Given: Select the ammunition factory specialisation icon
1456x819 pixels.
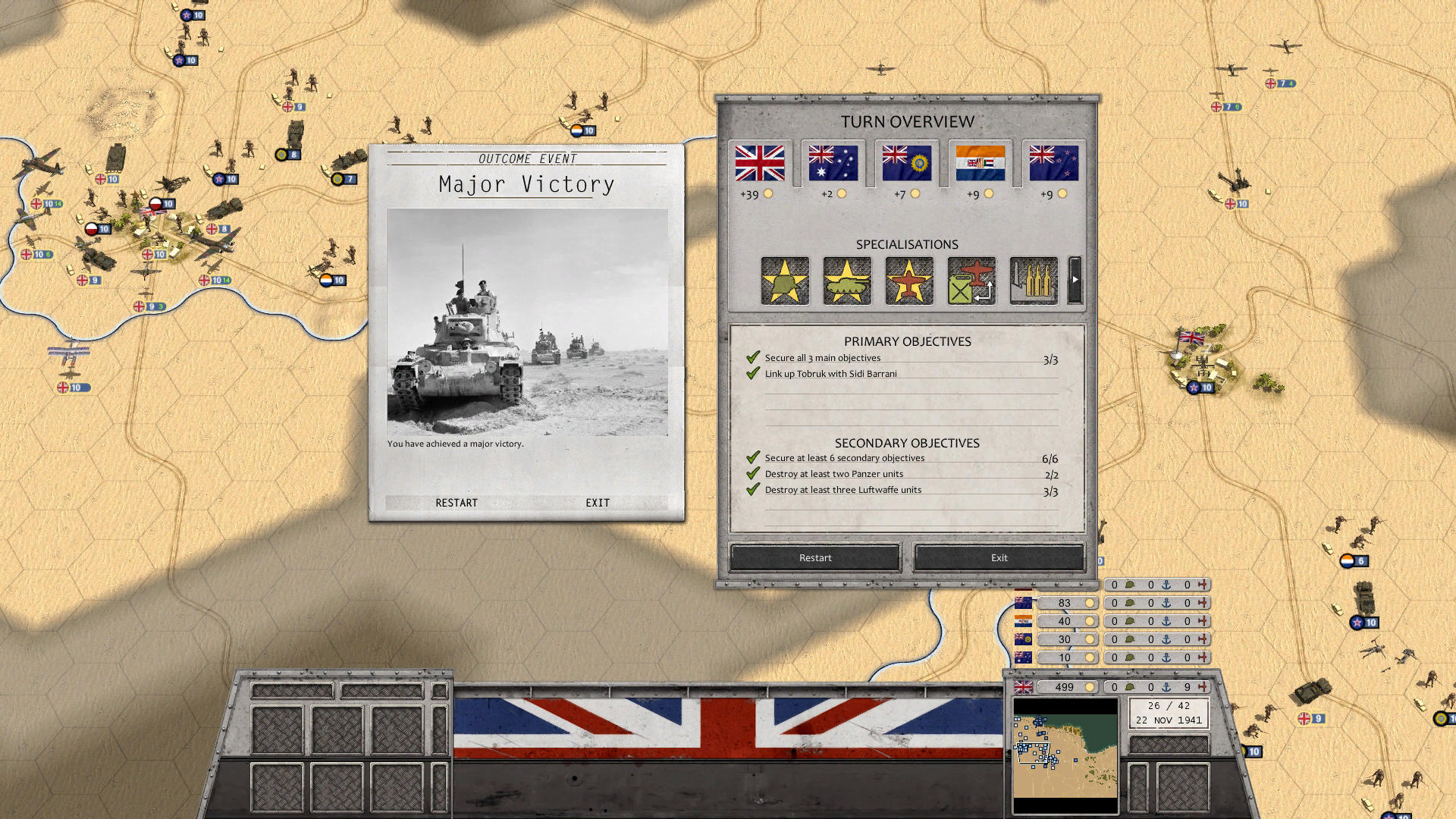Looking at the screenshot, I should coord(1032,281).
